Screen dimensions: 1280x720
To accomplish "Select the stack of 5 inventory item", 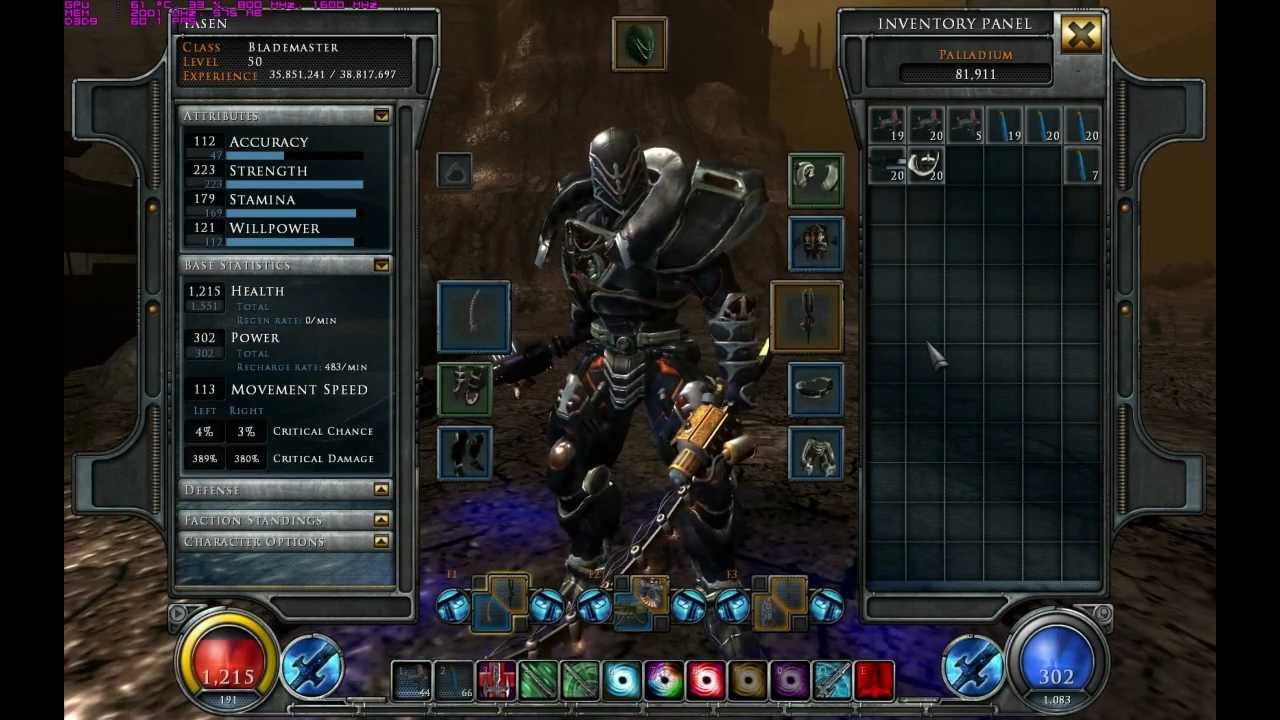I will tap(965, 125).
